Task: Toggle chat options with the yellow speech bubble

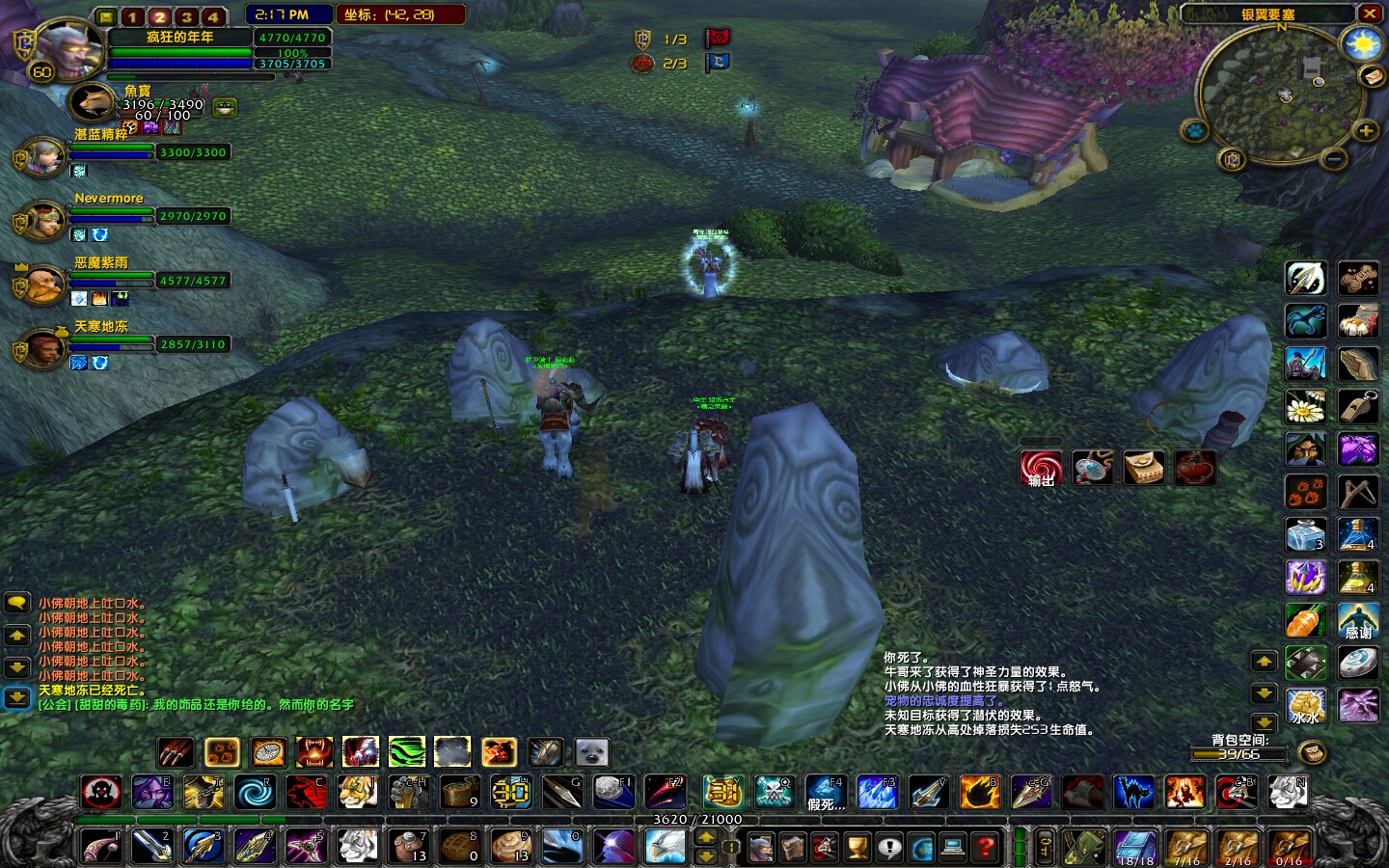Action: 16,603
